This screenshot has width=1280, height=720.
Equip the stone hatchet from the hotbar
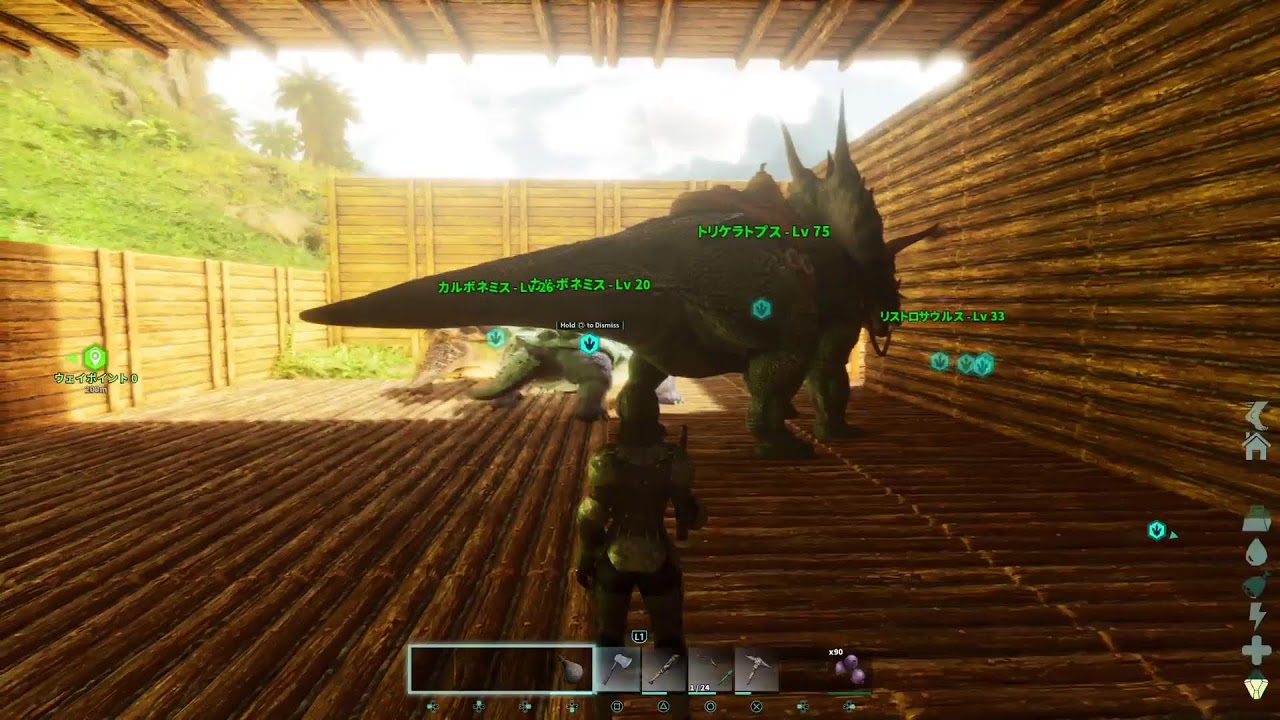click(619, 670)
